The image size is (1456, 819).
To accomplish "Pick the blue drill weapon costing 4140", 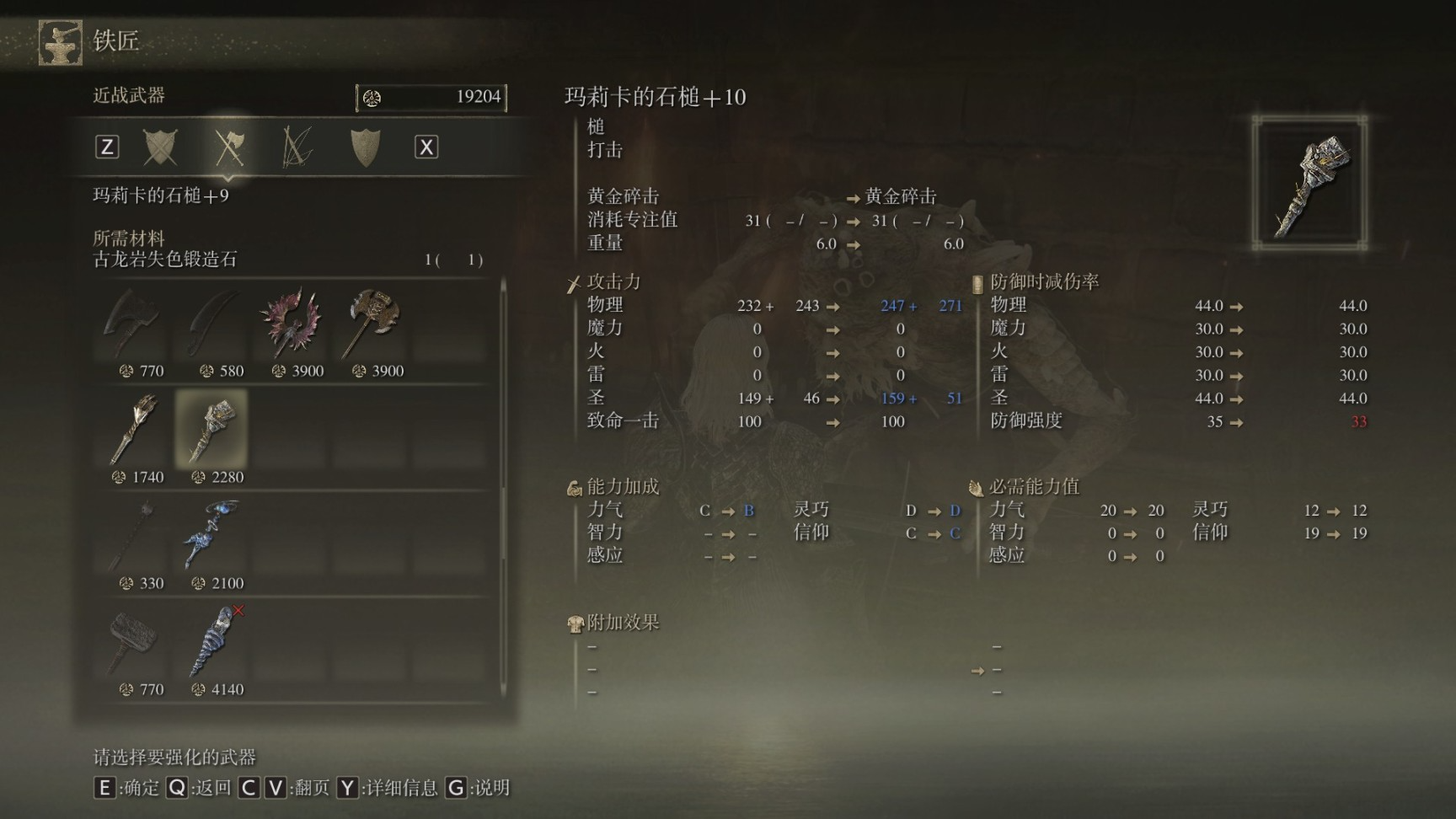I will tap(211, 642).
